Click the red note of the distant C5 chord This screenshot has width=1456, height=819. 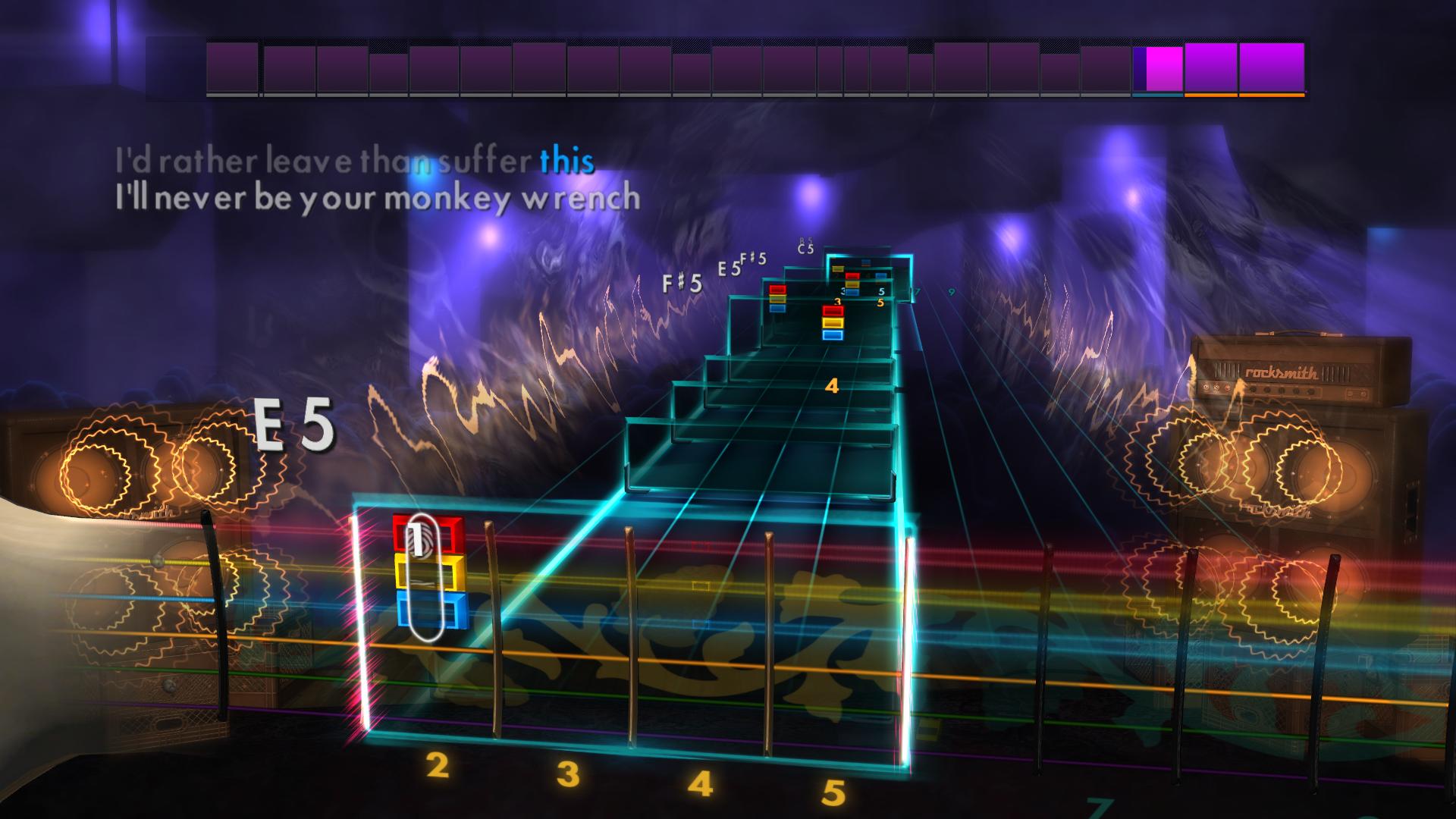852,276
